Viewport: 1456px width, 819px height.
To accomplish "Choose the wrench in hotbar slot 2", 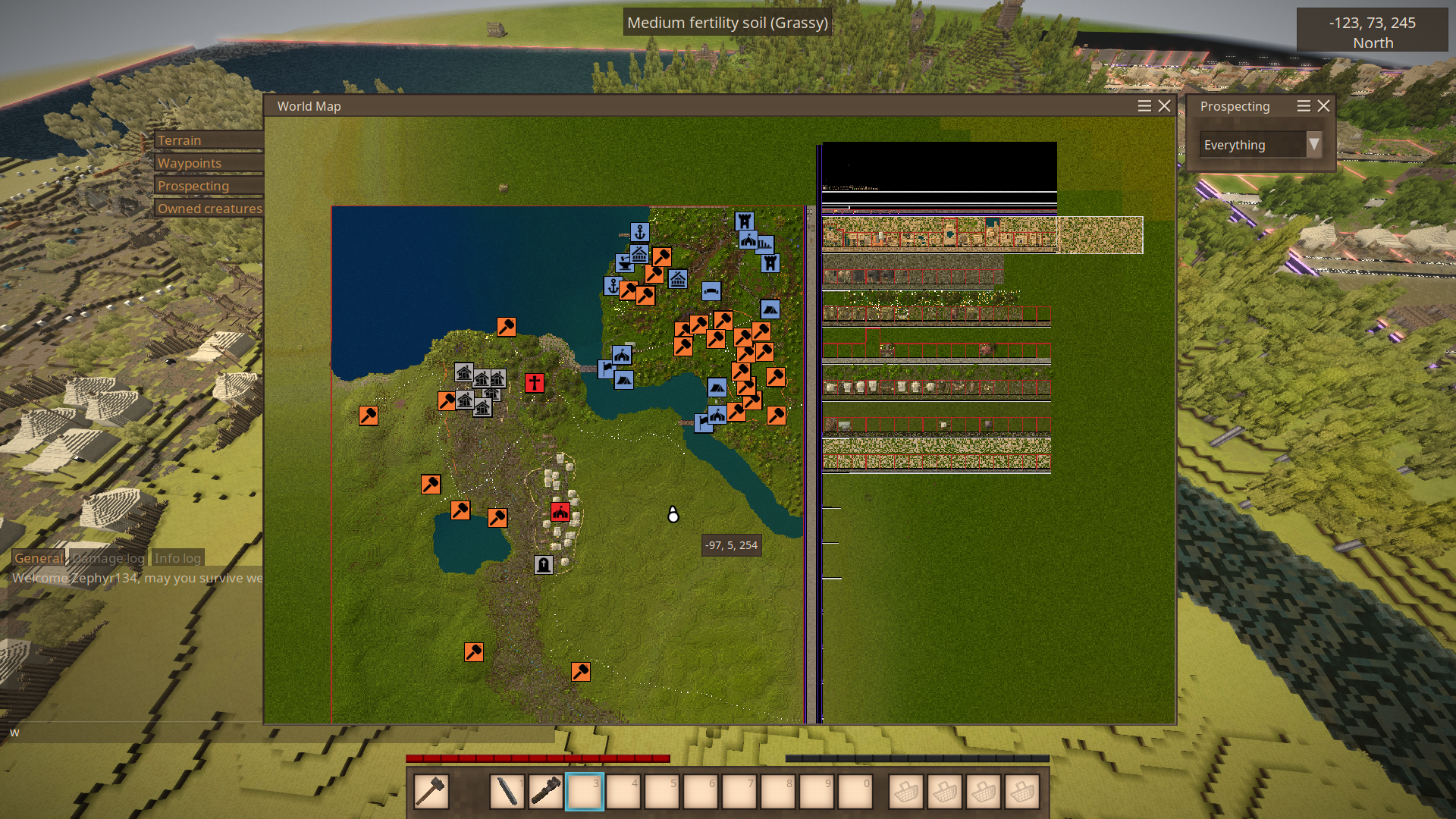I will 546,792.
